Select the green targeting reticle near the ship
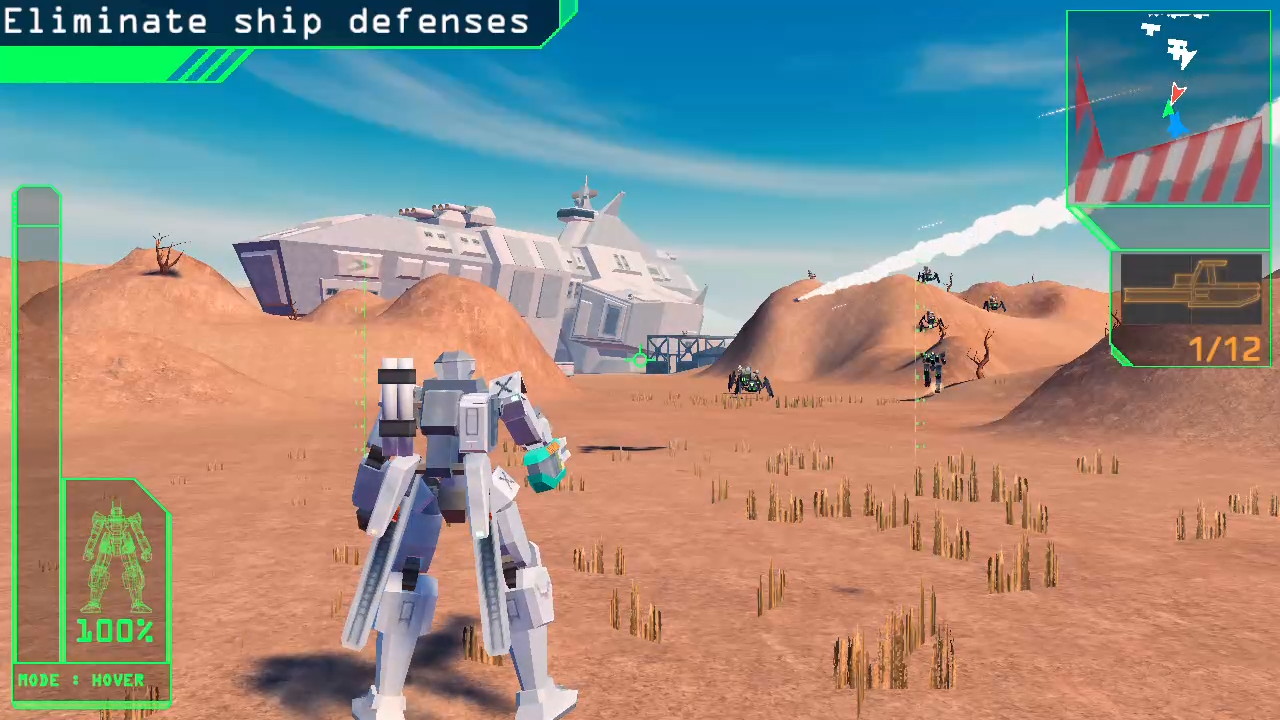The height and width of the screenshot is (720, 1280). click(x=640, y=358)
